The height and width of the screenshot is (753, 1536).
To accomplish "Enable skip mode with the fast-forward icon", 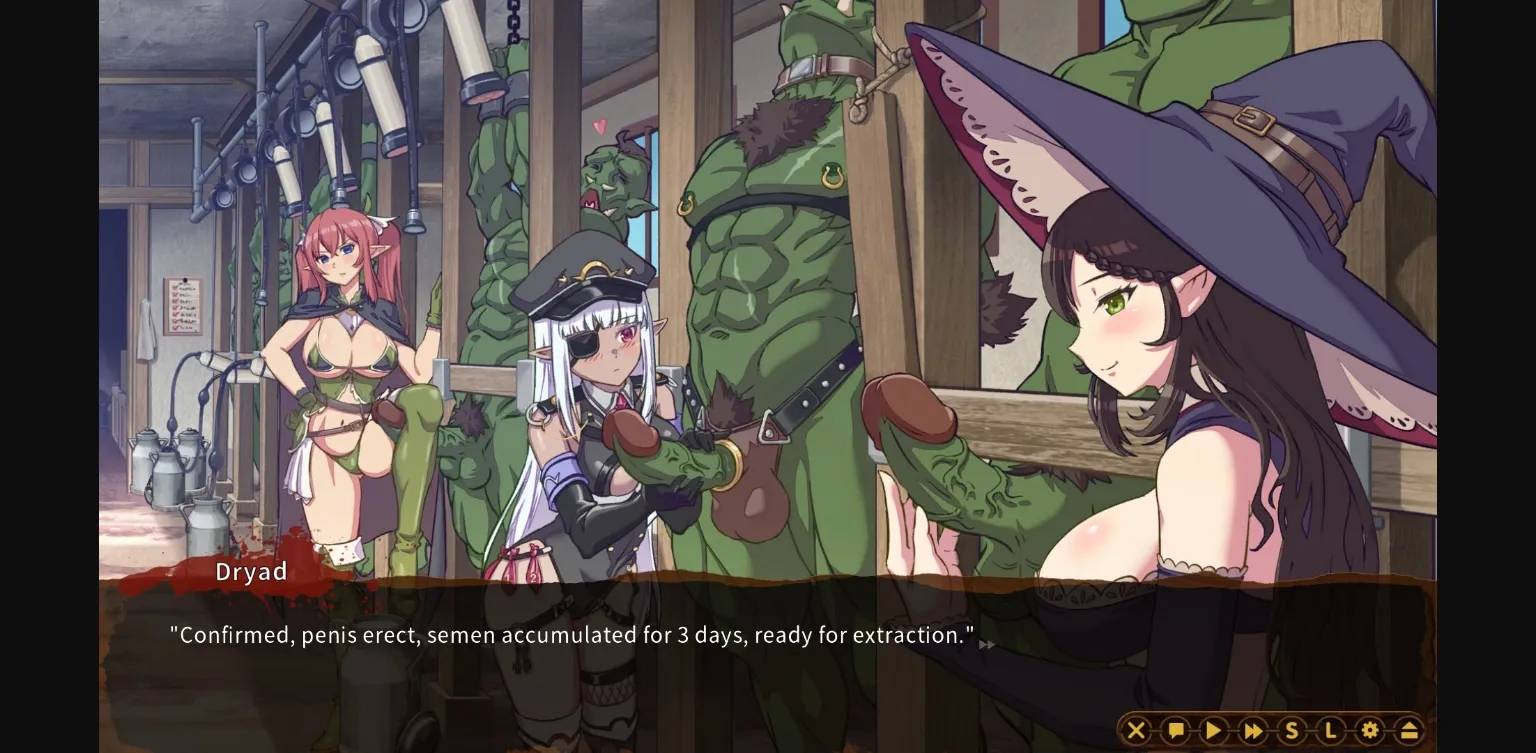I will (x=1251, y=730).
